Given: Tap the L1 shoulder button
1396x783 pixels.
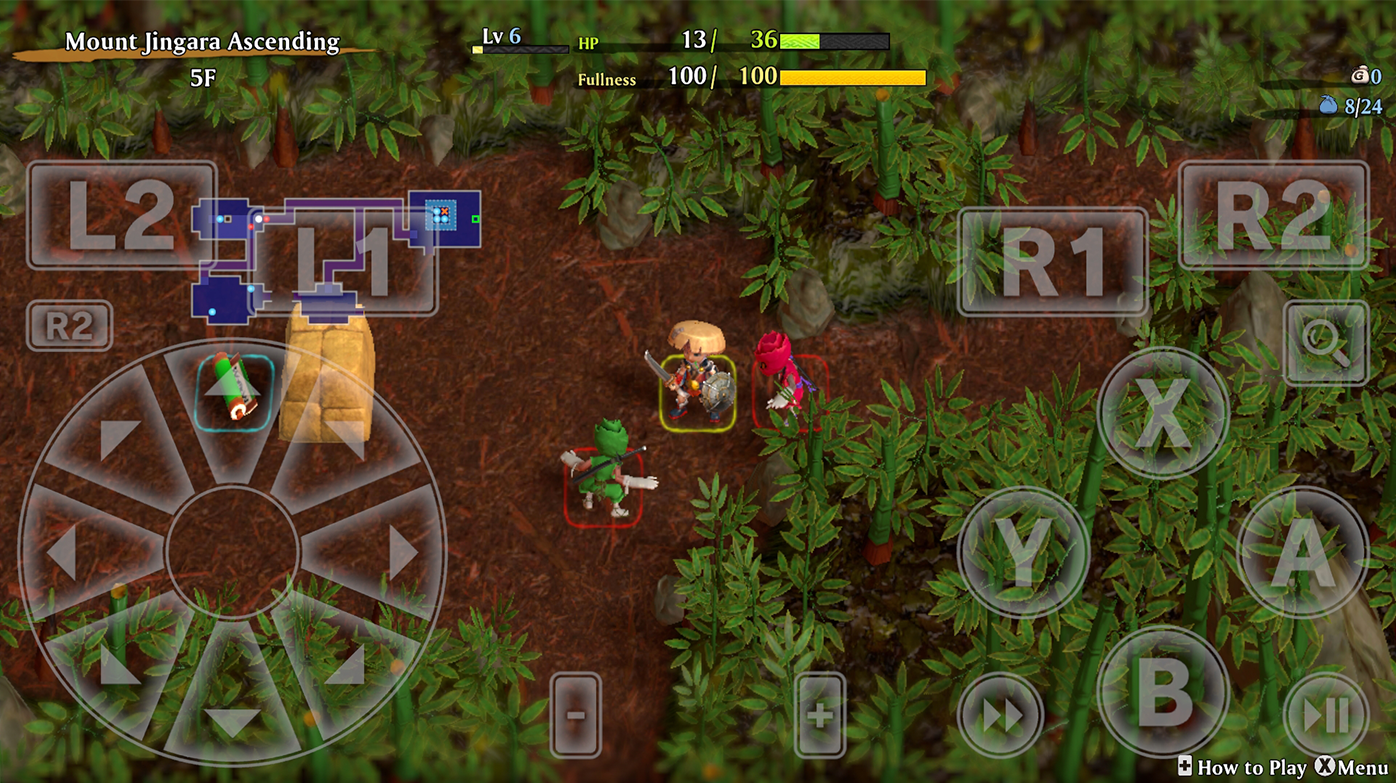Looking at the screenshot, I should pyautogui.click(x=345, y=262).
